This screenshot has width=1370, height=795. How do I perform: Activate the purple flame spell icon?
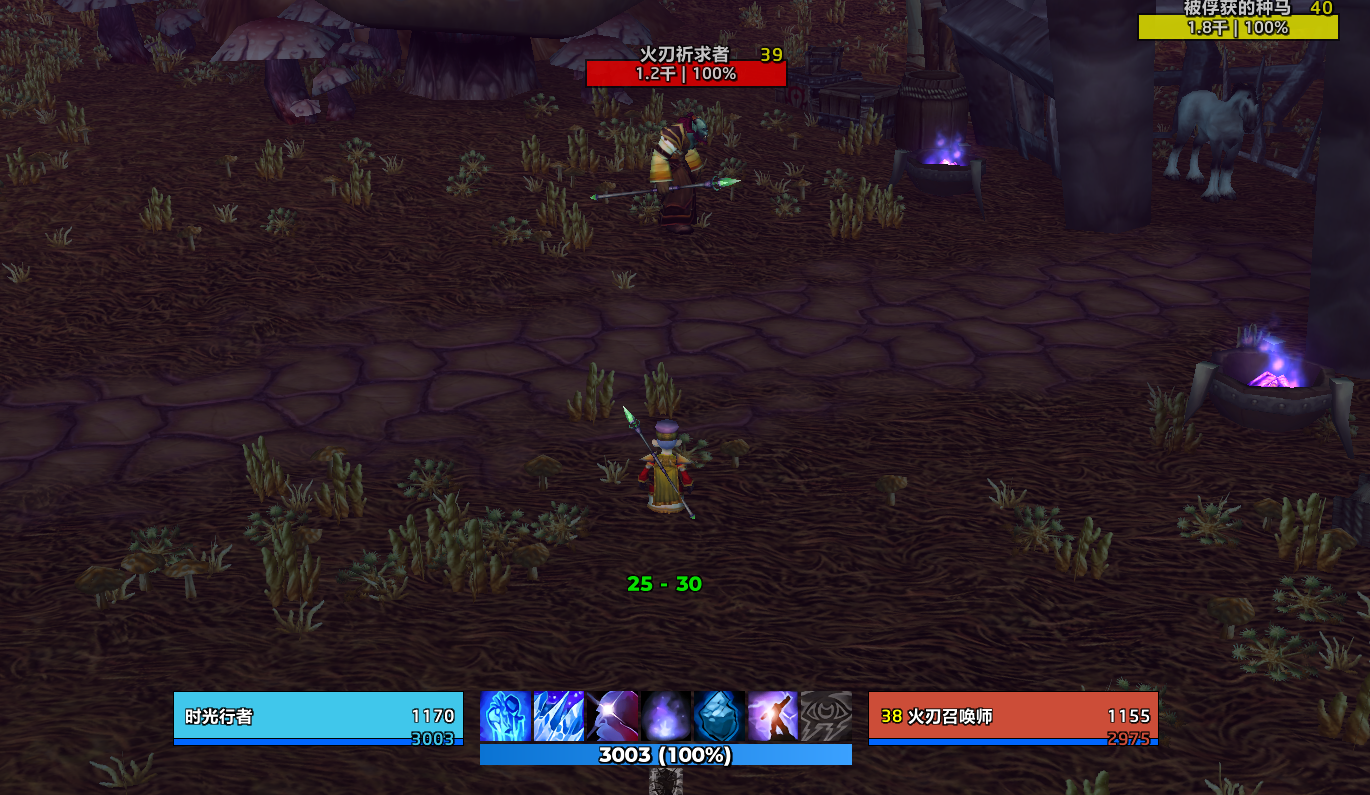(666, 716)
